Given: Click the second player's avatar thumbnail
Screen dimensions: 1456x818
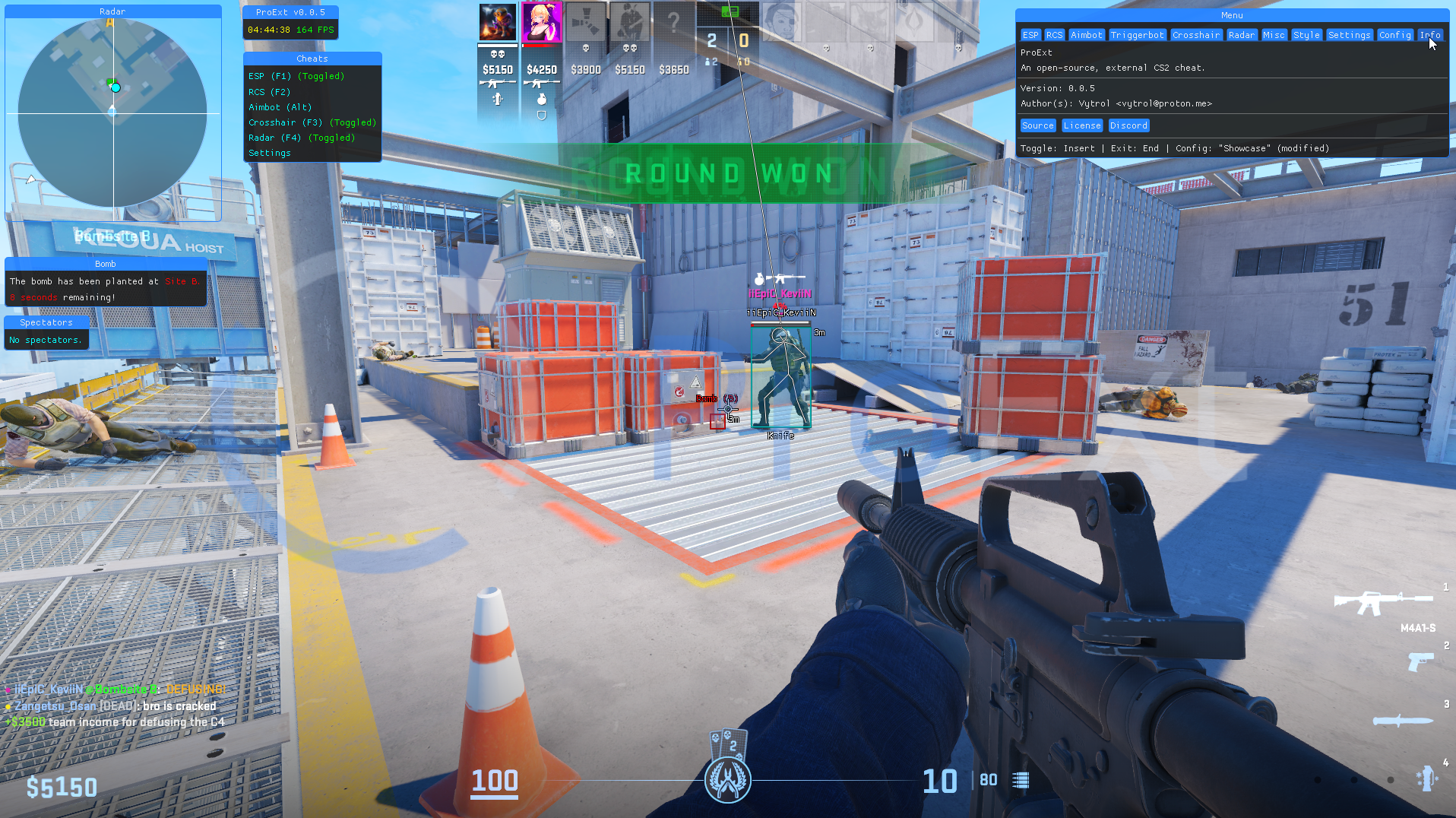Looking at the screenshot, I should point(542,21).
